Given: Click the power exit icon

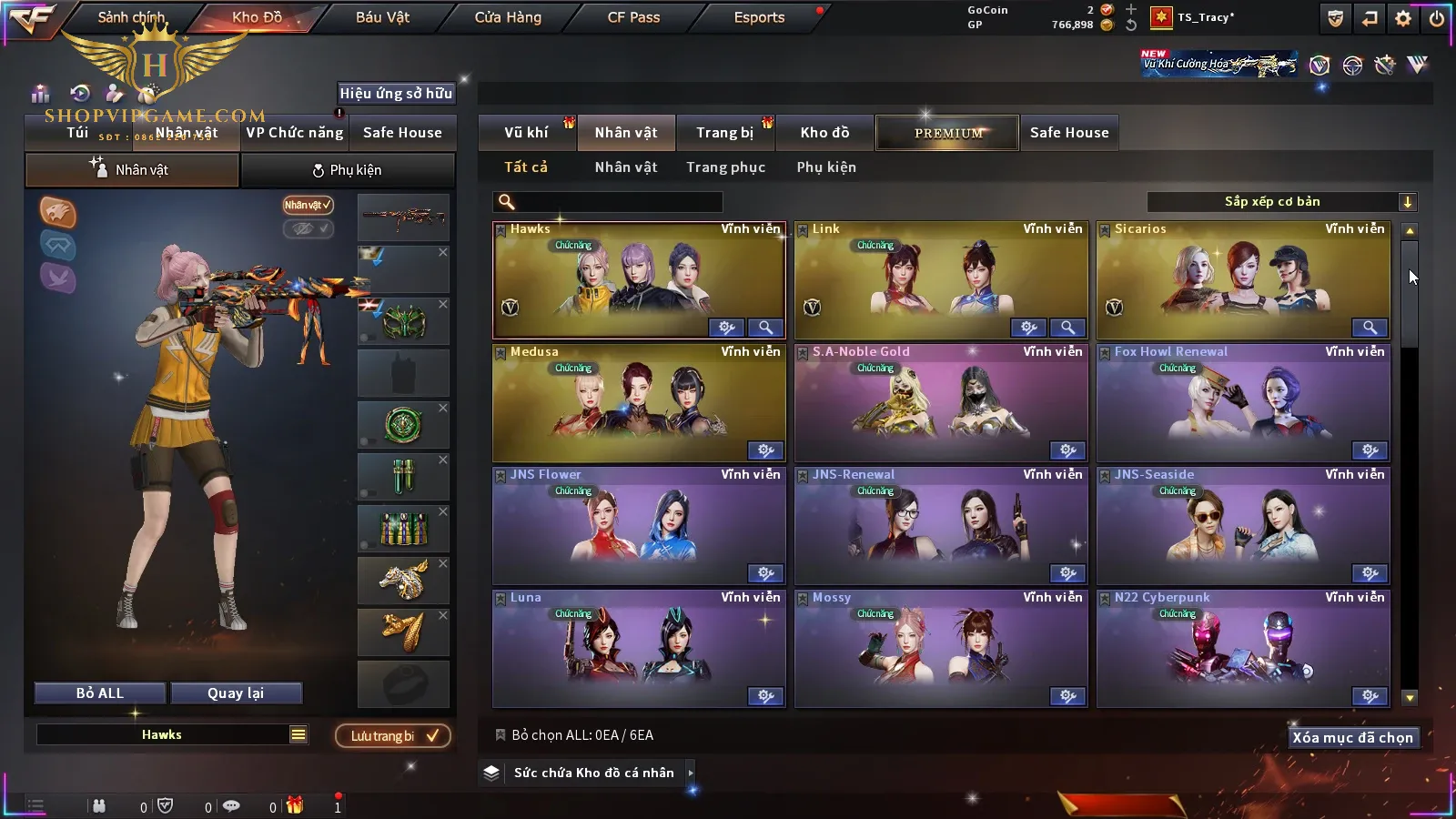Looking at the screenshot, I should click(1437, 18).
